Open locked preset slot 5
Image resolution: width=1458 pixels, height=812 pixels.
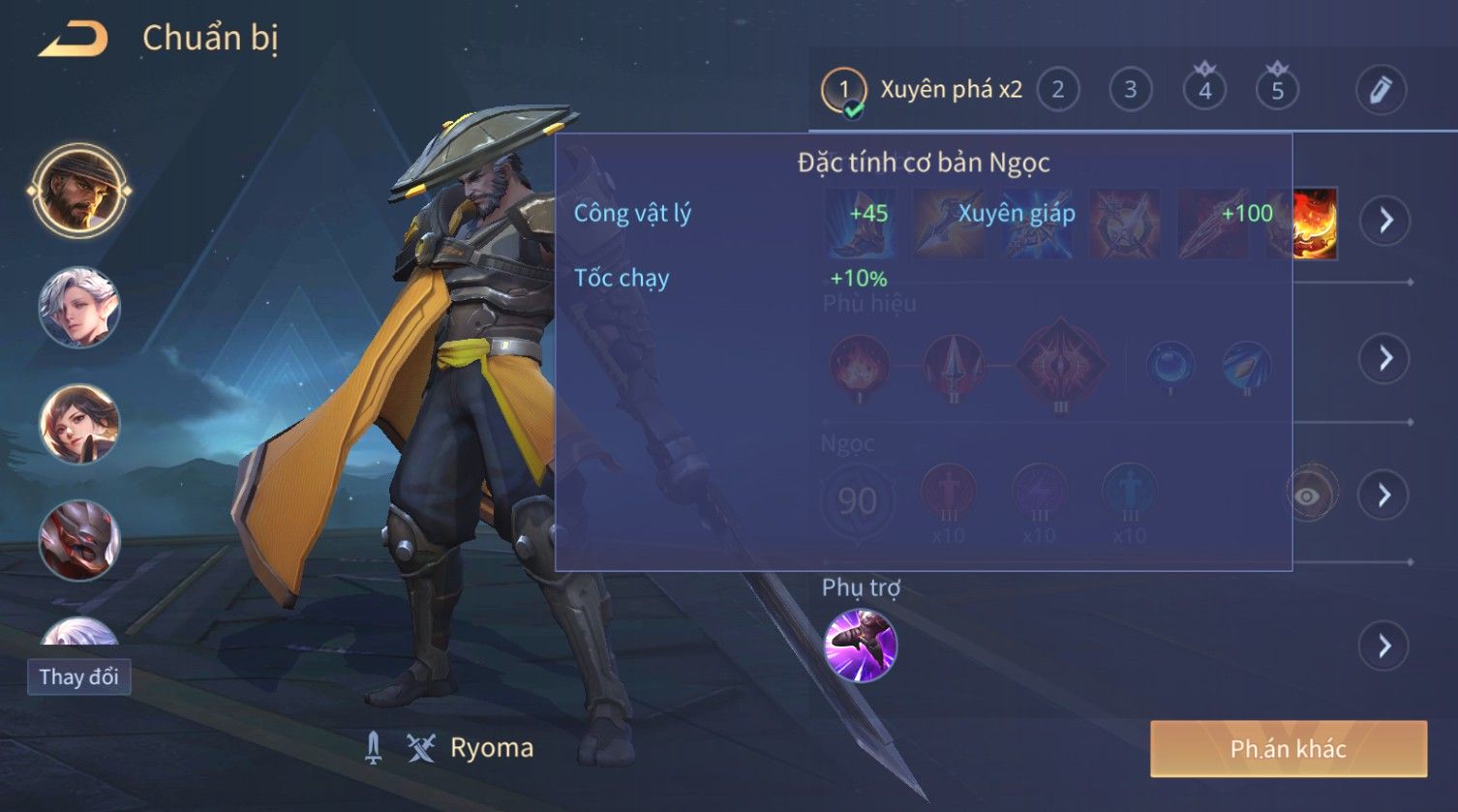(x=1277, y=90)
